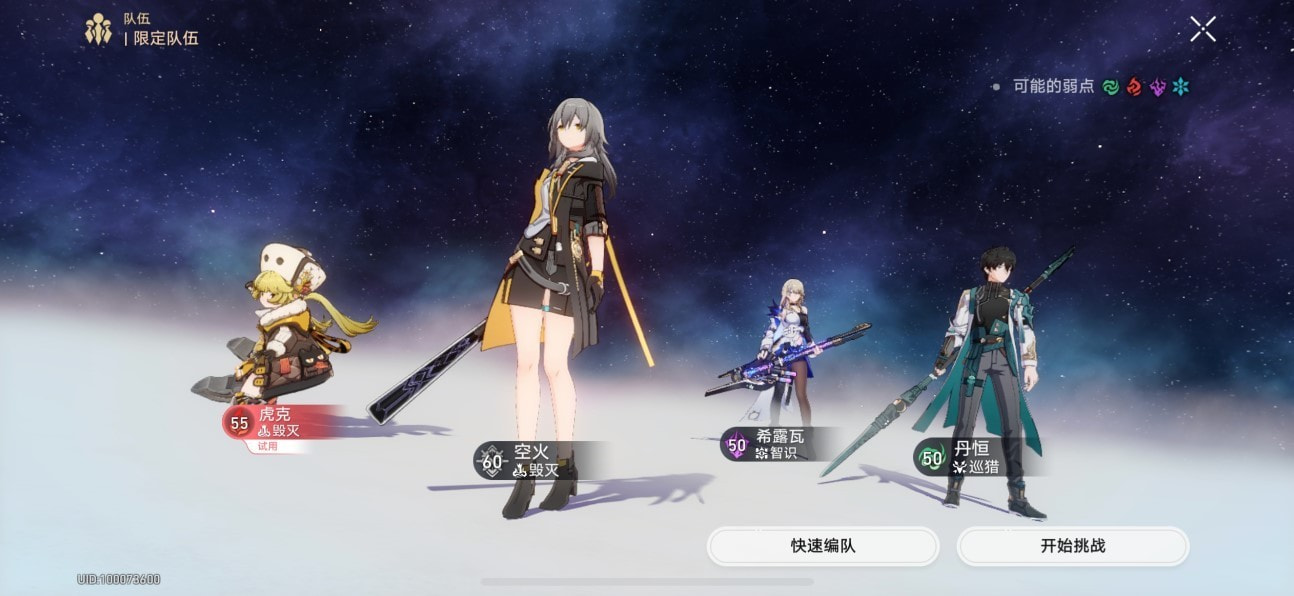The width and height of the screenshot is (1294, 596).
Task: Click the 快速编队 quick team button
Action: click(822, 546)
